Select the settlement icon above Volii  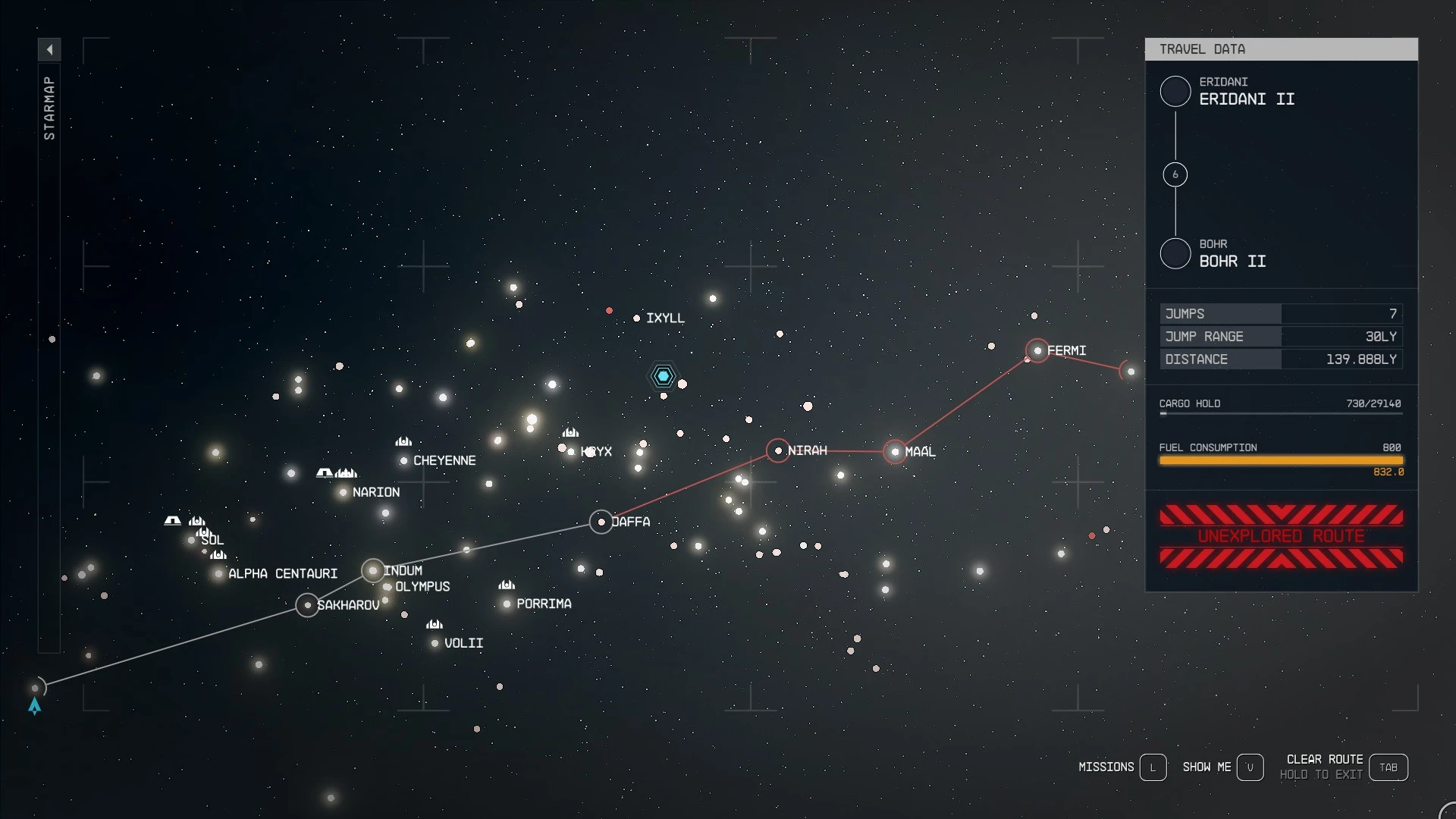[435, 624]
